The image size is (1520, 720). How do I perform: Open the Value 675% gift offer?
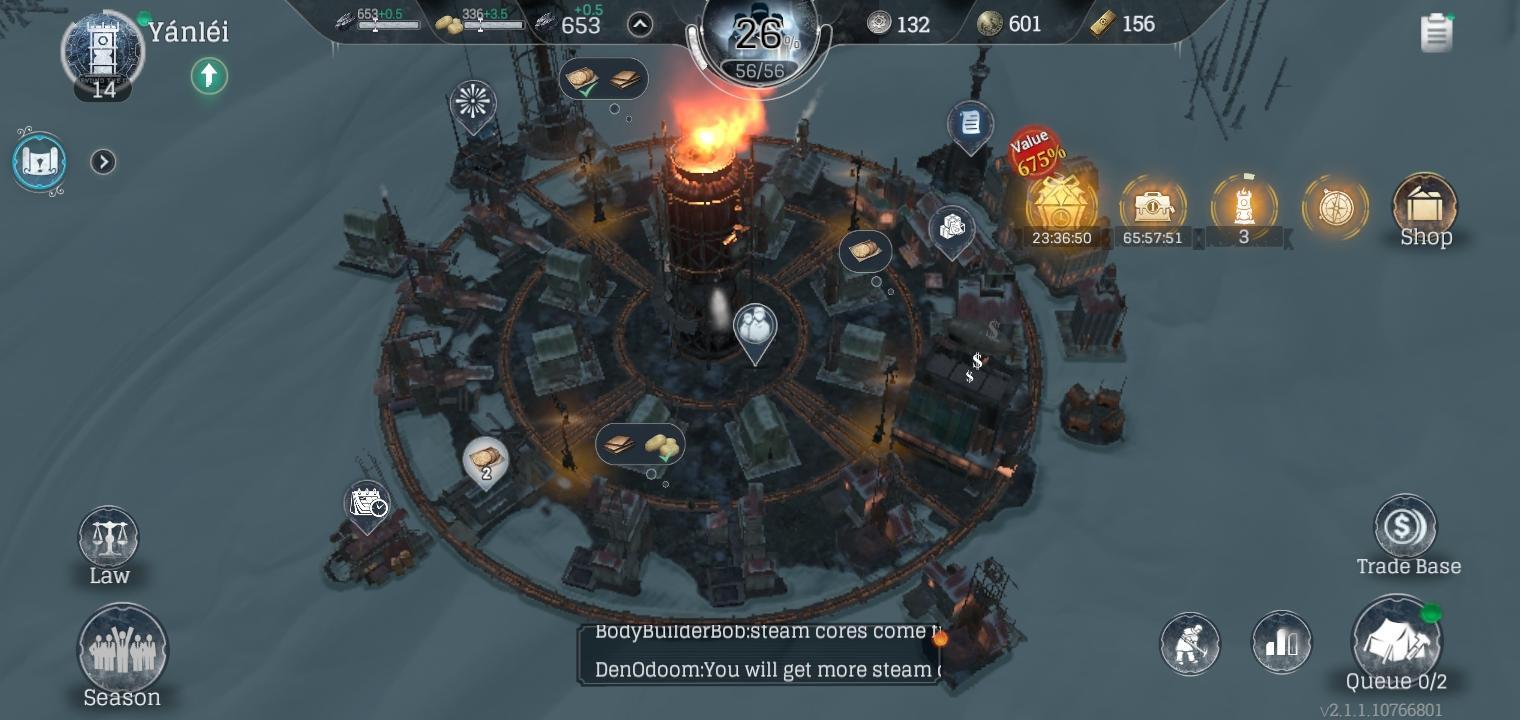[1060, 203]
